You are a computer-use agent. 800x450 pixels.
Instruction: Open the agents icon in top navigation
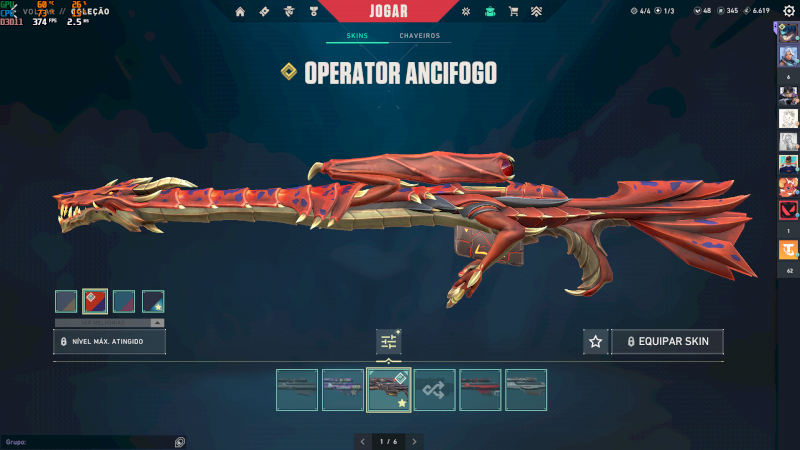291,12
